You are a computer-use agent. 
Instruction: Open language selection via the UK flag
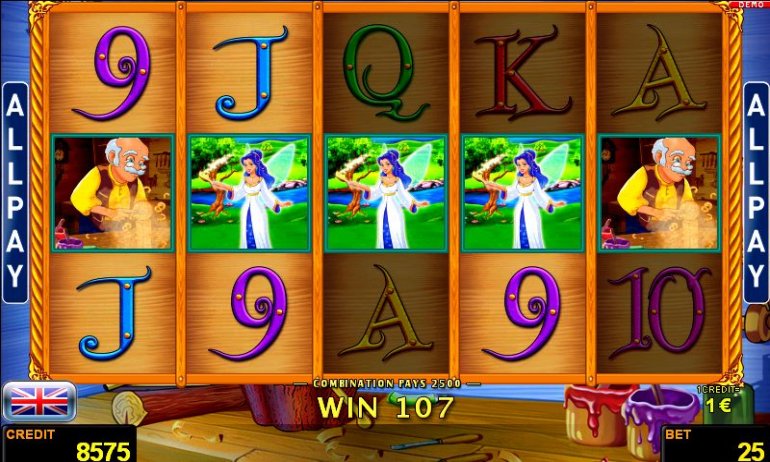(40, 401)
